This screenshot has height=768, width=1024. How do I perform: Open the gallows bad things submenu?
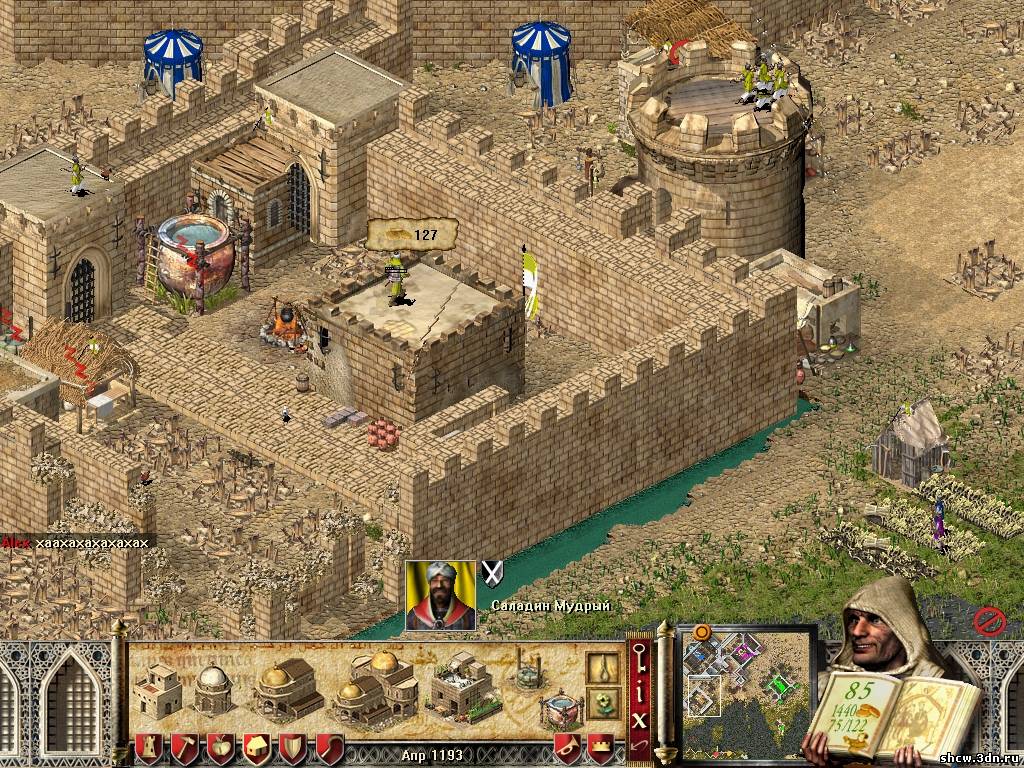(602, 667)
